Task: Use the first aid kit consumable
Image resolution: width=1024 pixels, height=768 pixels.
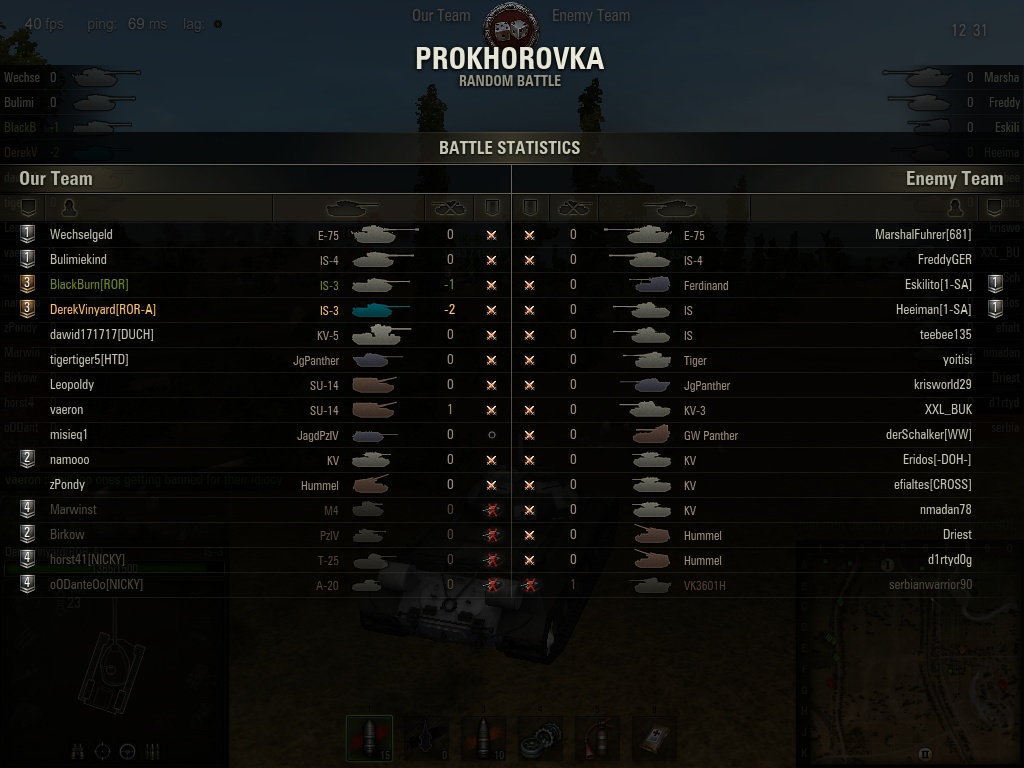Action: (x=652, y=740)
